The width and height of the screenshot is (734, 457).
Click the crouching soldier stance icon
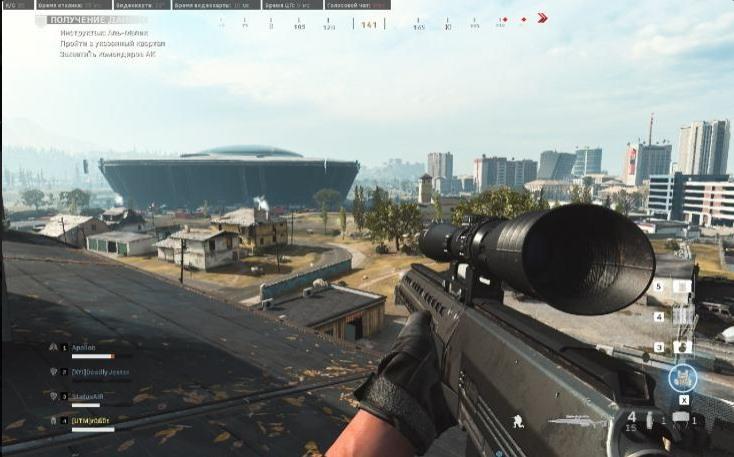(x=517, y=421)
